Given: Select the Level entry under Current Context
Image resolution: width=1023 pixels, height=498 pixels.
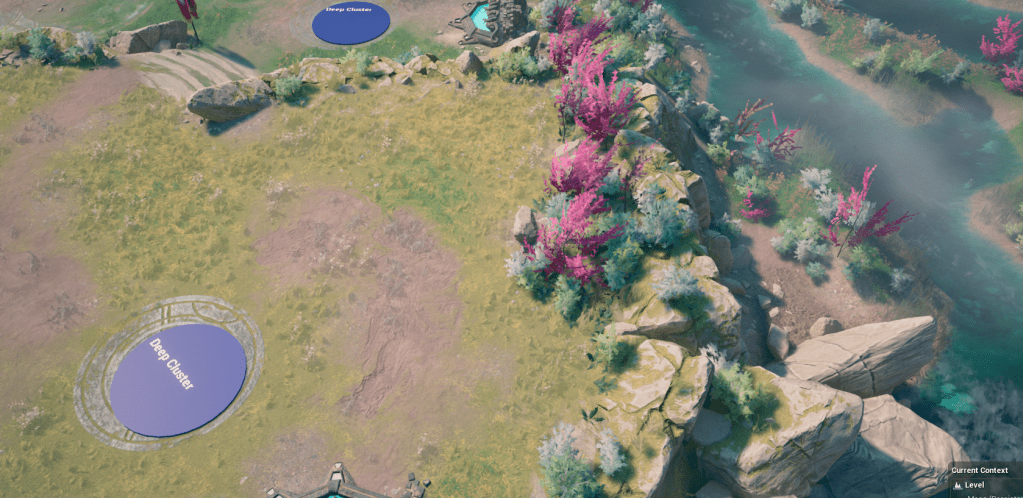Looking at the screenshot, I should (973, 485).
